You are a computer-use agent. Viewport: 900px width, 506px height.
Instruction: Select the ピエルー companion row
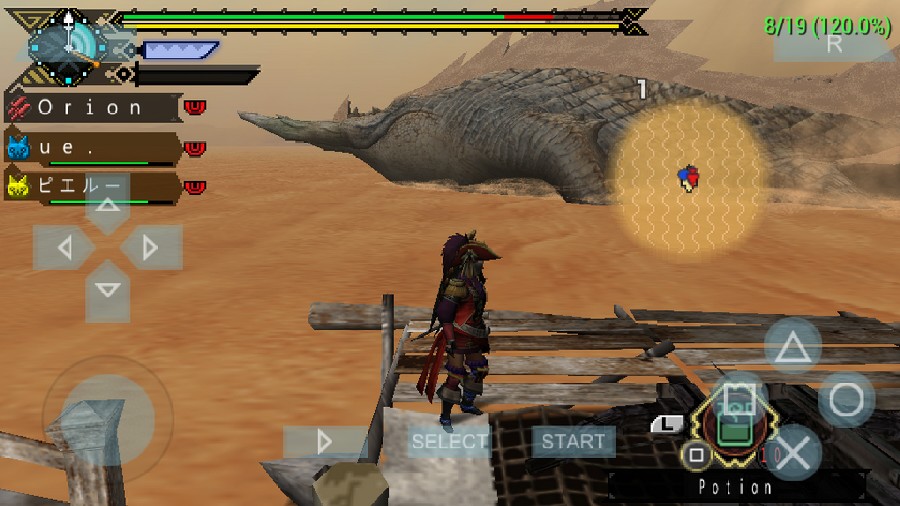pos(92,187)
